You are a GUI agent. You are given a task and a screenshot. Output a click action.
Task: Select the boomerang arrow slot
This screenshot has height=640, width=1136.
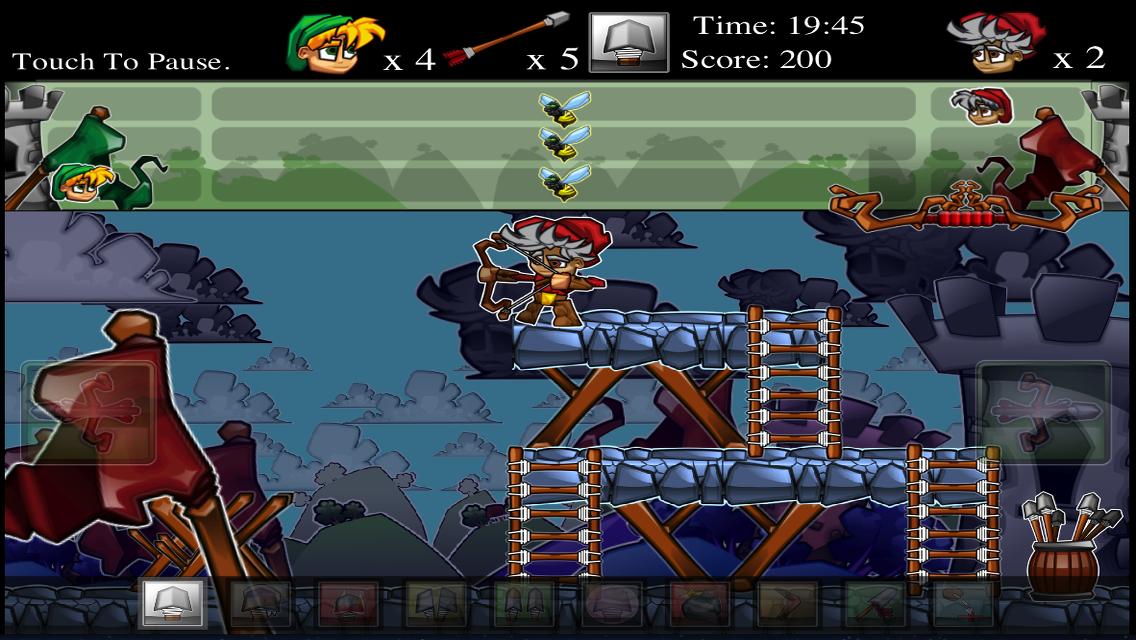[787, 604]
